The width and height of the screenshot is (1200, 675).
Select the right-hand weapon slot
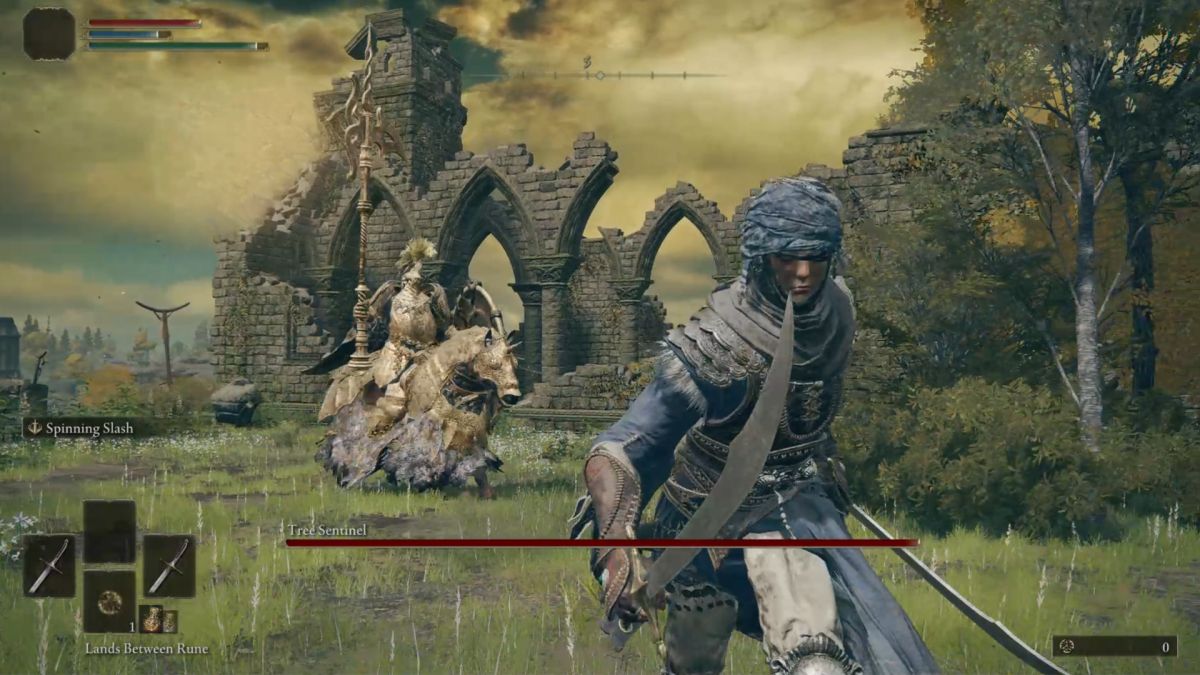(169, 565)
